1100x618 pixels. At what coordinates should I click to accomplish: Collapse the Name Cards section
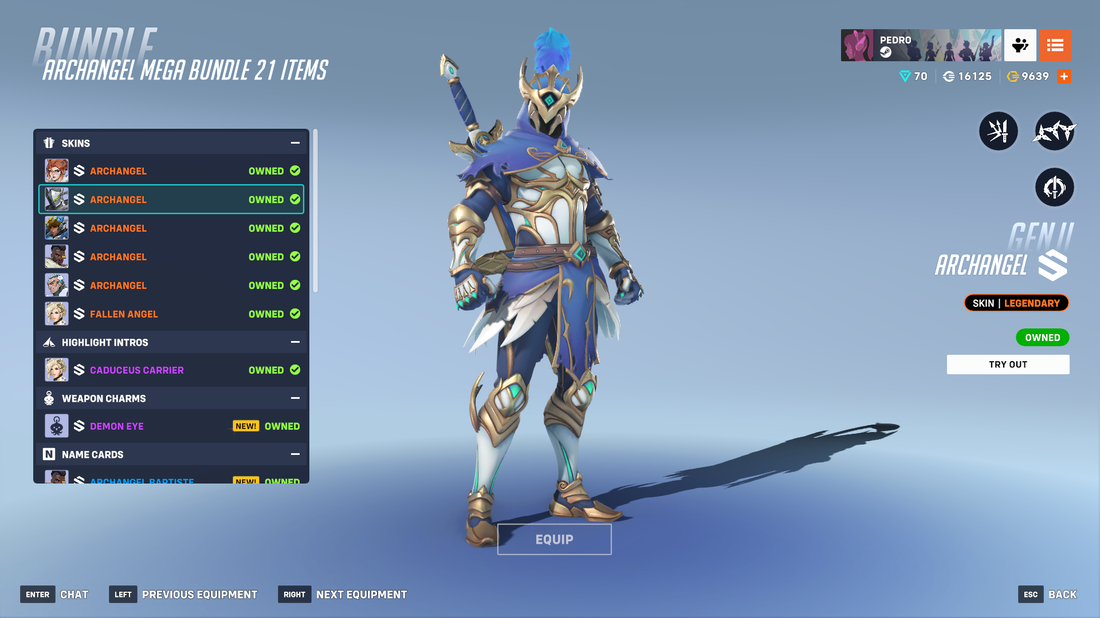[295, 454]
